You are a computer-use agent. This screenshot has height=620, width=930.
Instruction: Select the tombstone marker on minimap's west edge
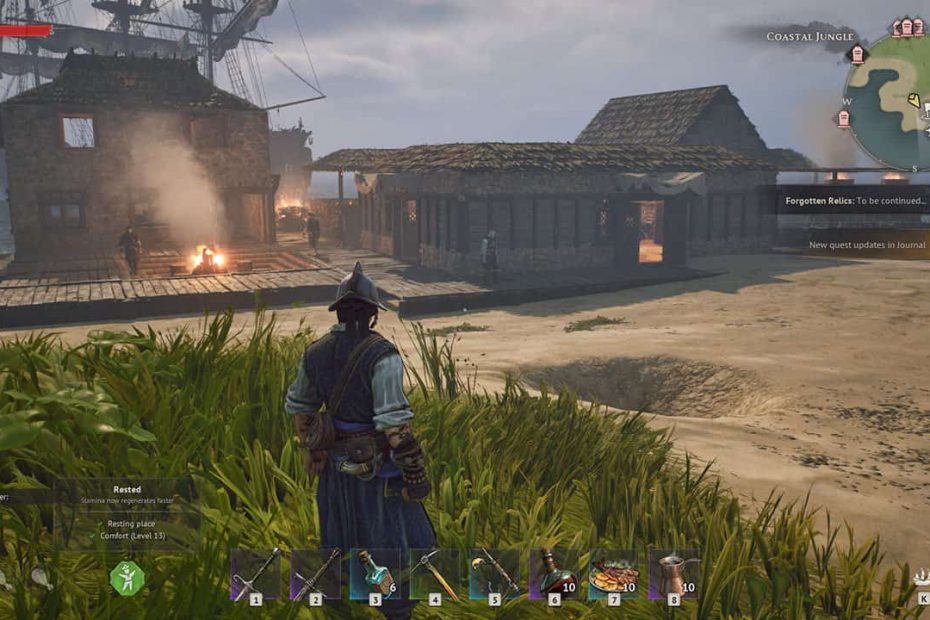(x=843, y=119)
